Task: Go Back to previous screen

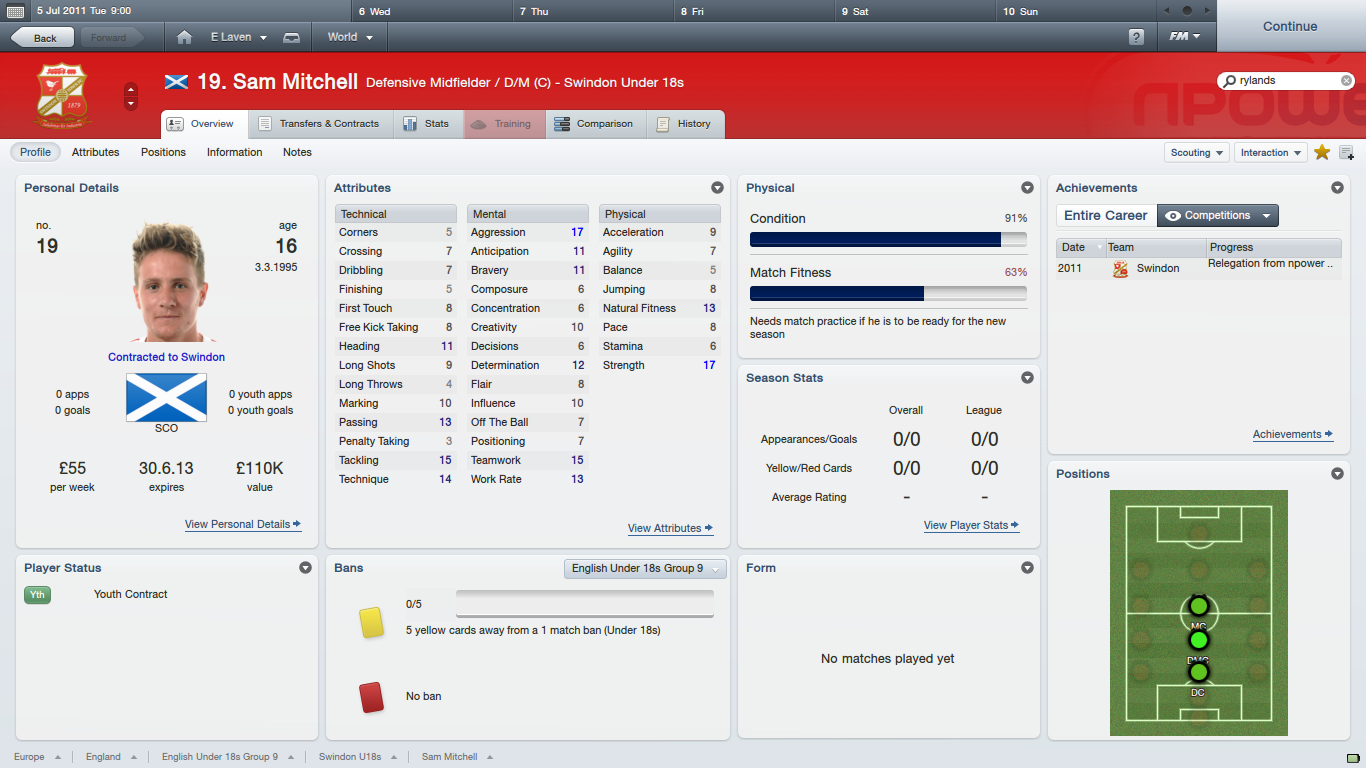Action: pyautogui.click(x=43, y=38)
